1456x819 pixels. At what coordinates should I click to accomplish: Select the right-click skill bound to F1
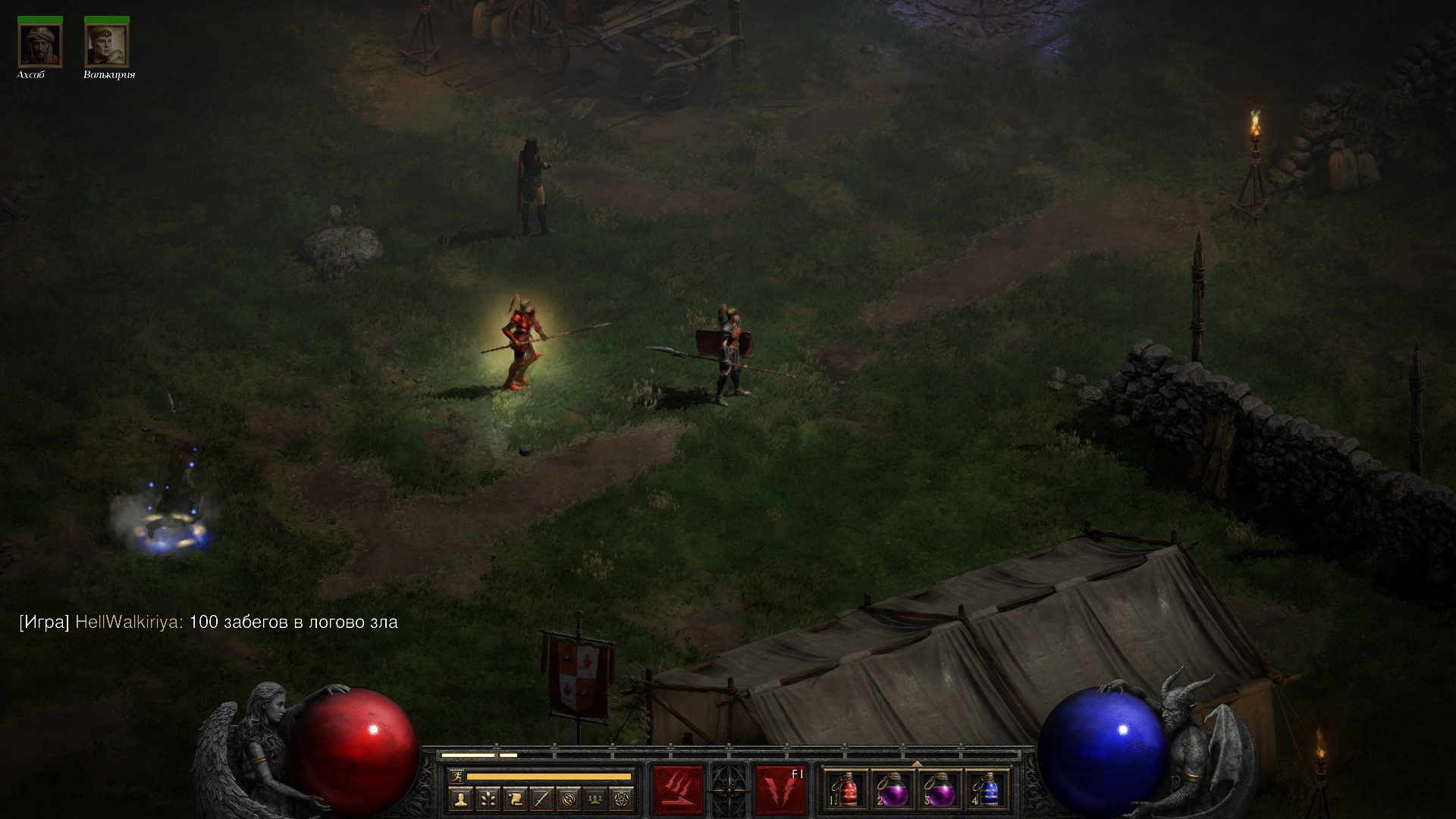click(x=780, y=789)
